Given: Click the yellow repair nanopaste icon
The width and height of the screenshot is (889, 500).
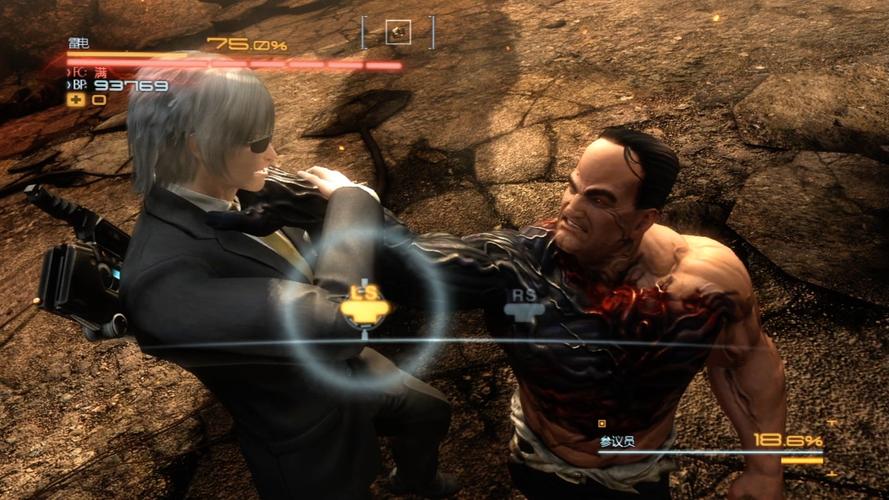Looking at the screenshot, I should pyautogui.click(x=75, y=99).
